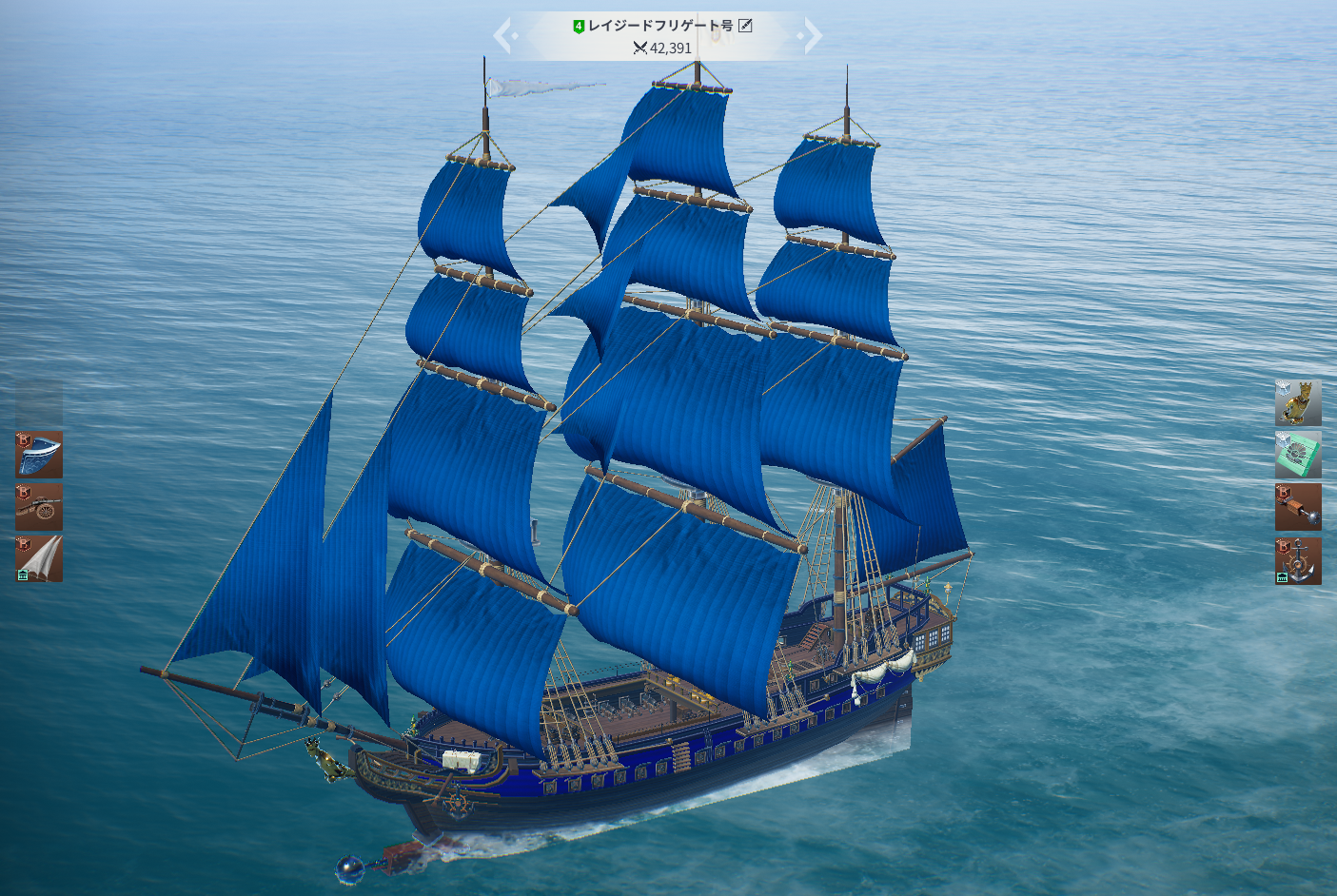Edit the ship name with the pencil icon

(x=745, y=26)
